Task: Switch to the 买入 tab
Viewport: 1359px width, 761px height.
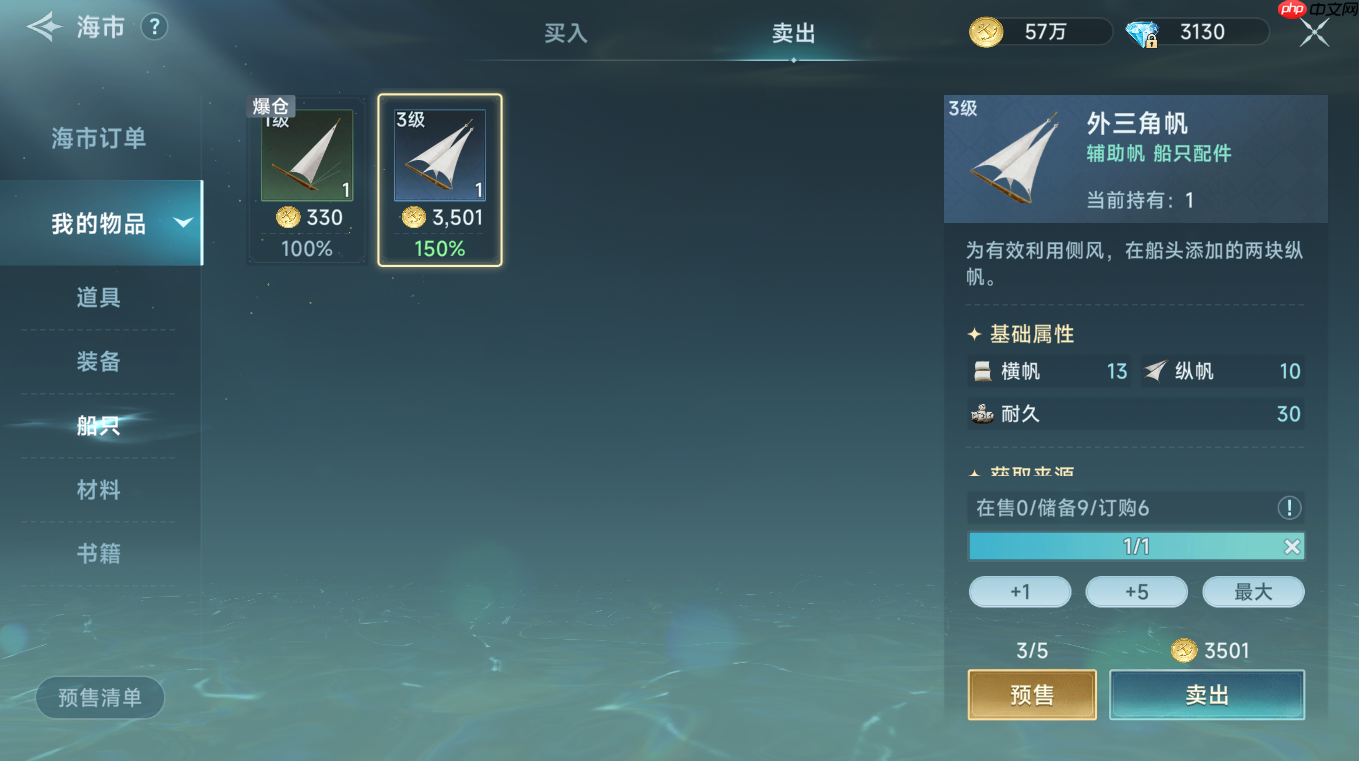Action: click(x=565, y=33)
